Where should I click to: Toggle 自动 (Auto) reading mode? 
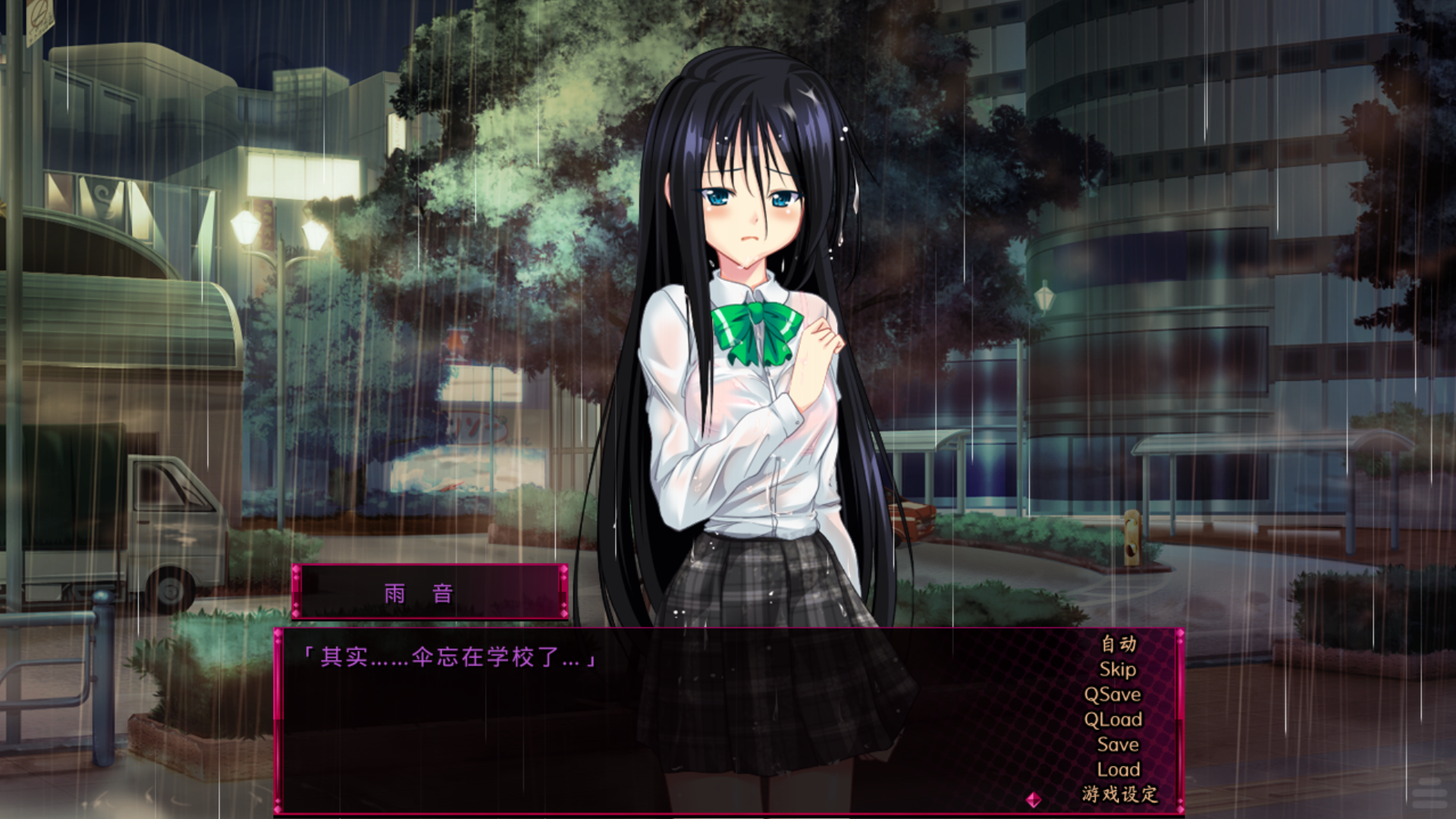(x=1118, y=645)
